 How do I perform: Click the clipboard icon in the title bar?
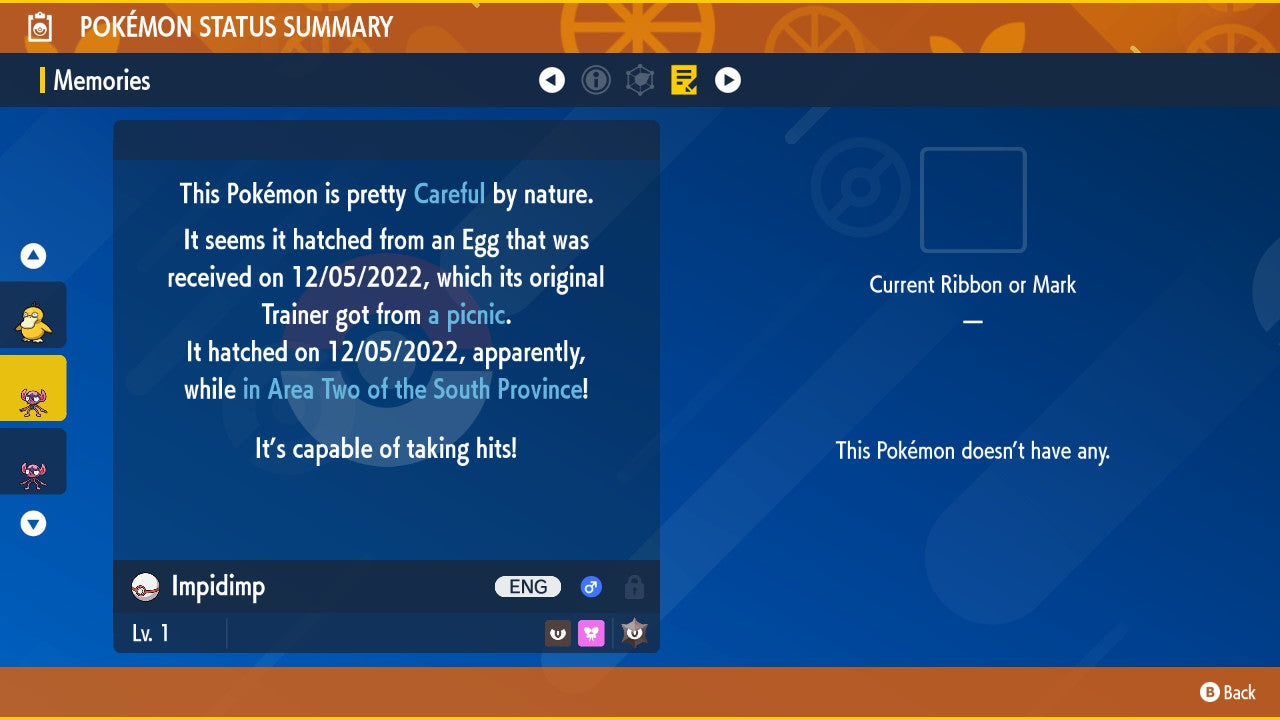click(x=39, y=27)
